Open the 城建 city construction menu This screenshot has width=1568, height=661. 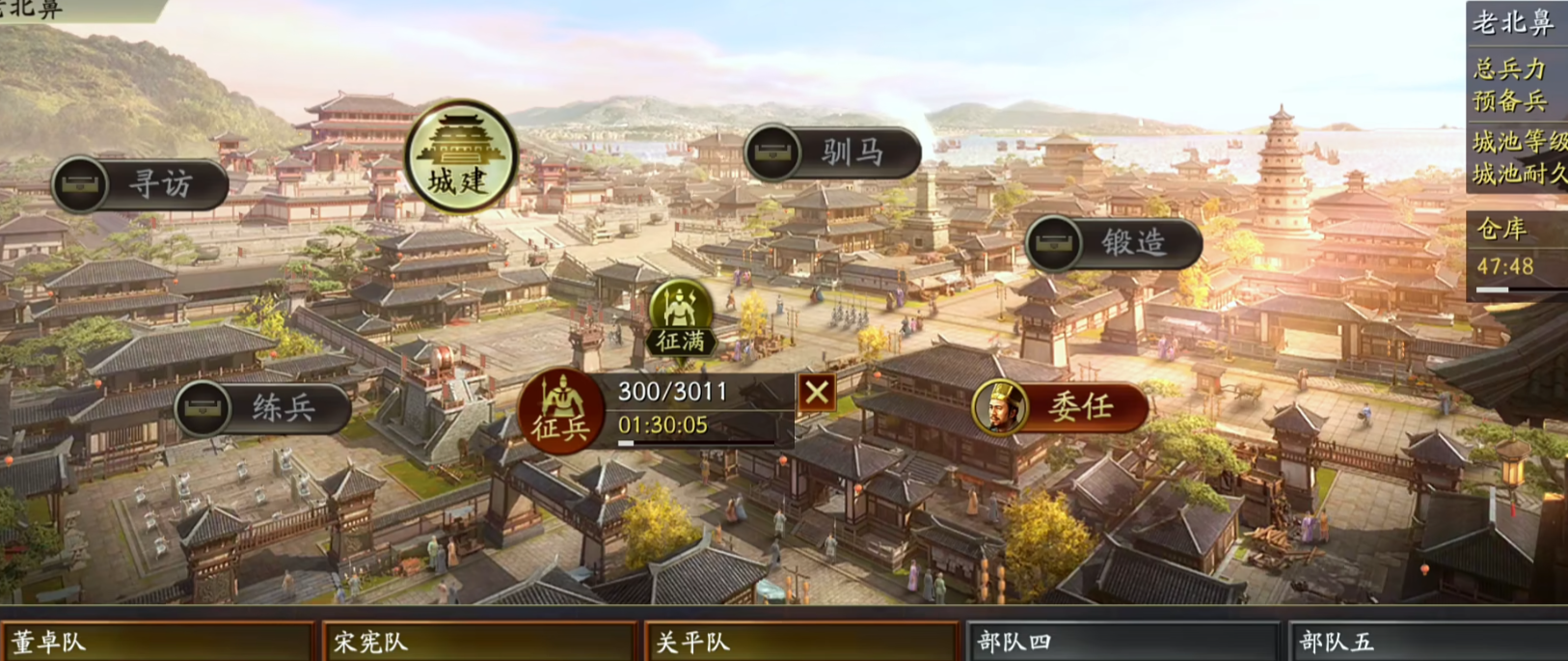point(460,155)
